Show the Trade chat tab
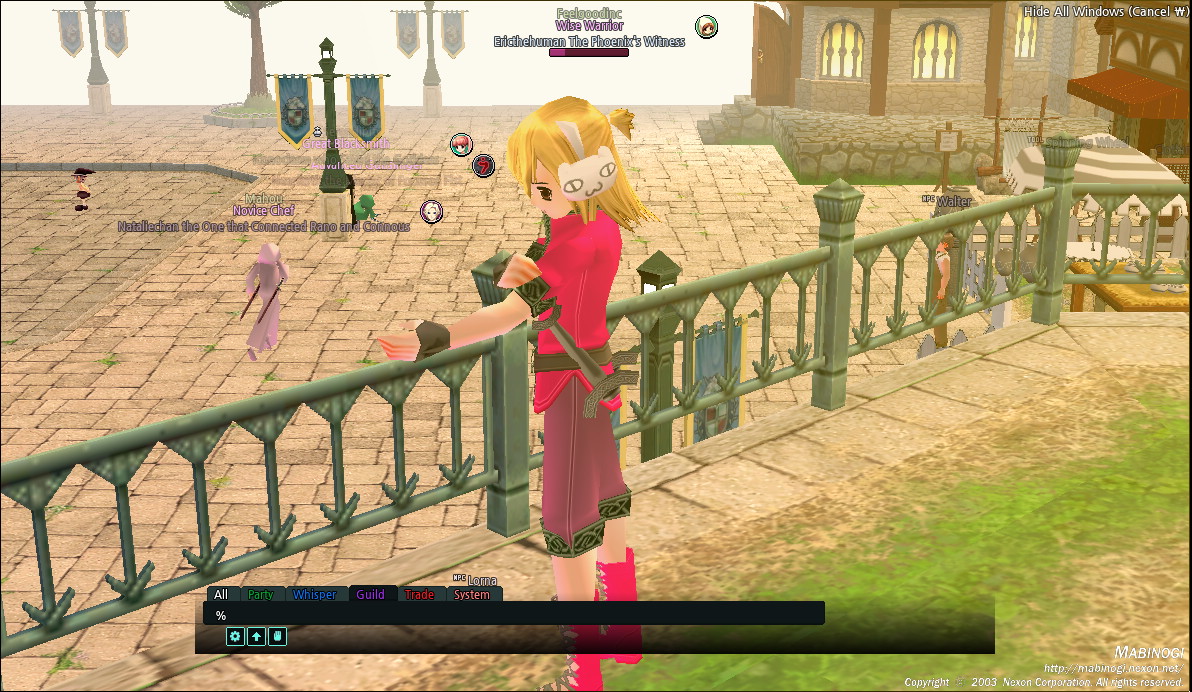The image size is (1192, 692). pos(420,594)
